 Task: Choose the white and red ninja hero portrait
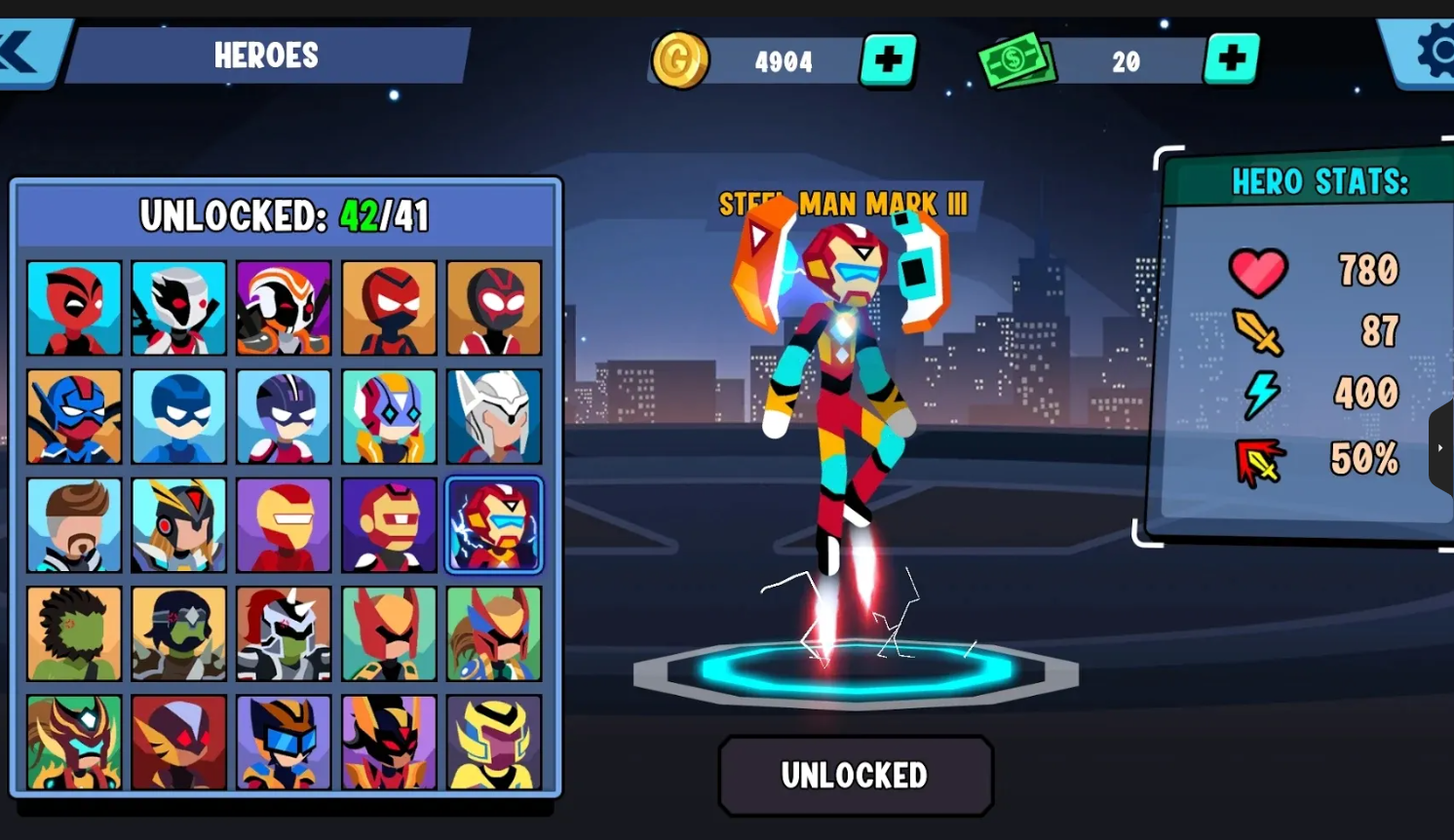[178, 308]
